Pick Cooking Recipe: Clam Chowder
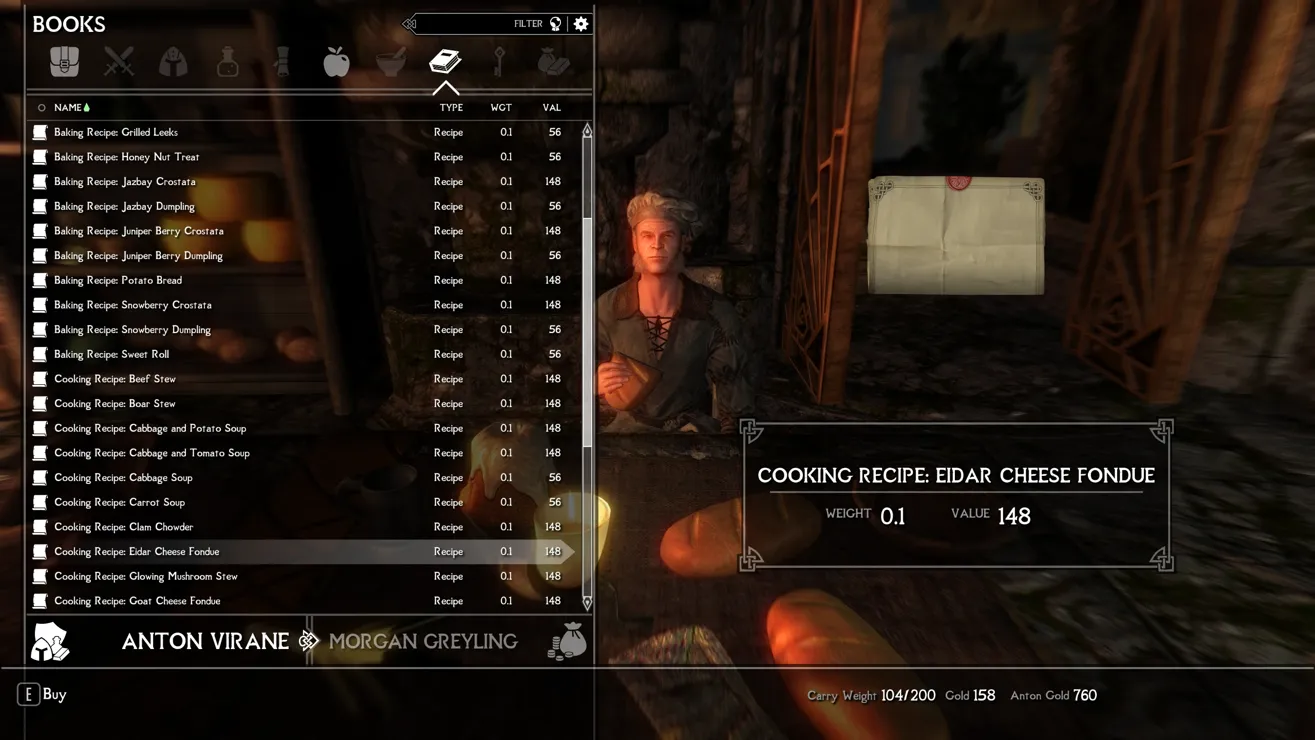Screen dimensions: 1315x740 124,527
